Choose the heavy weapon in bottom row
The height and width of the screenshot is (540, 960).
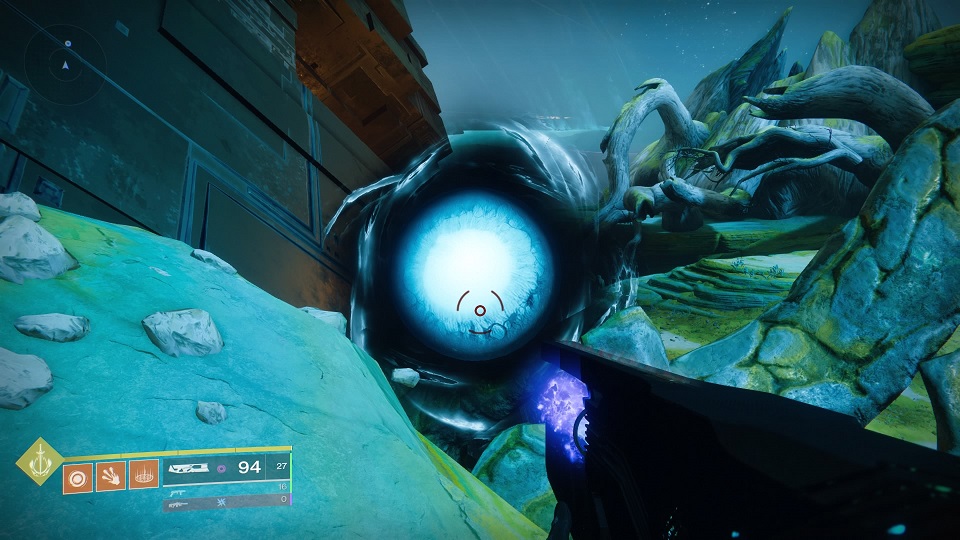(180, 505)
